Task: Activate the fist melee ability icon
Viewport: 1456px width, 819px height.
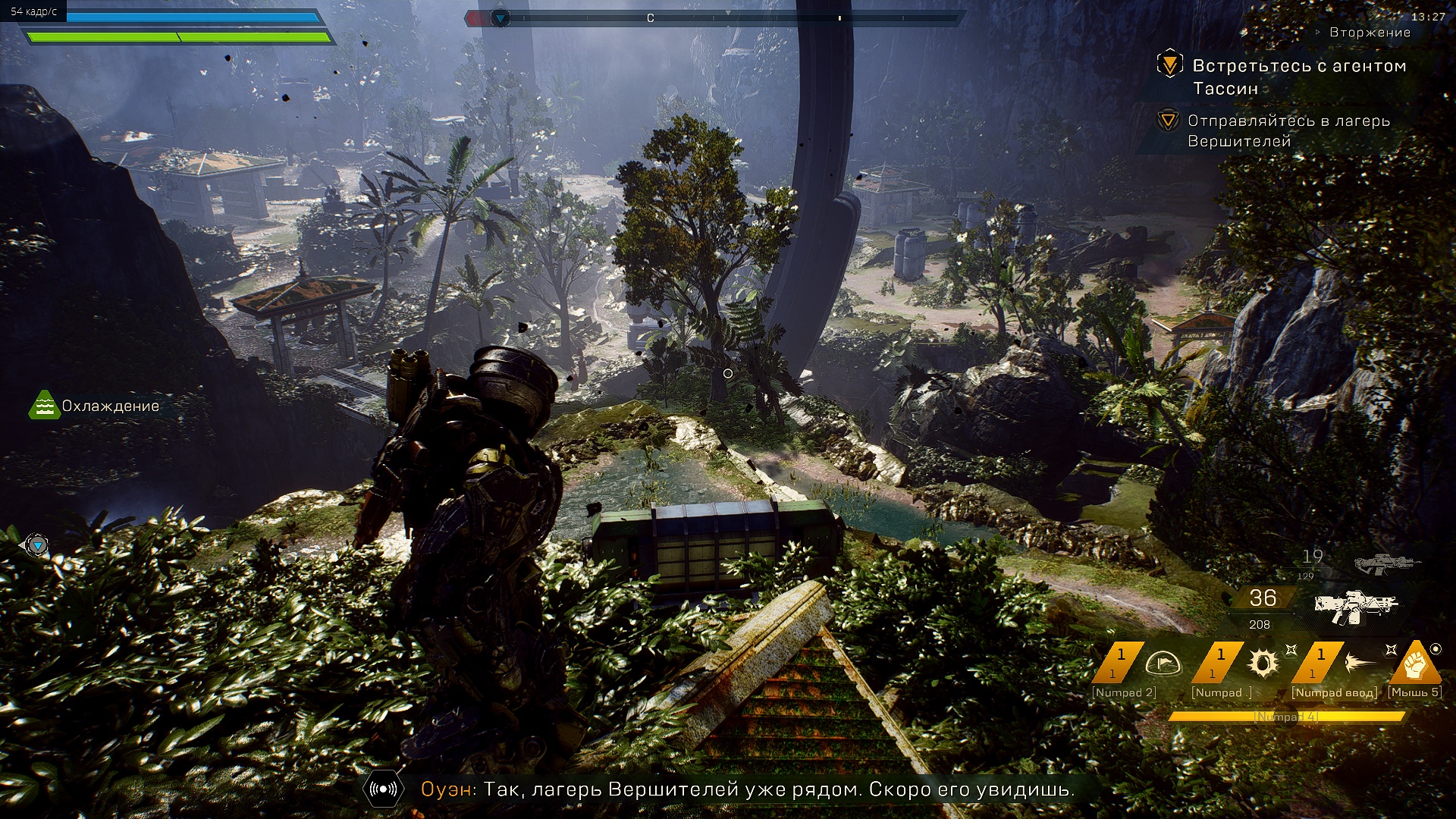Action: click(x=1415, y=663)
